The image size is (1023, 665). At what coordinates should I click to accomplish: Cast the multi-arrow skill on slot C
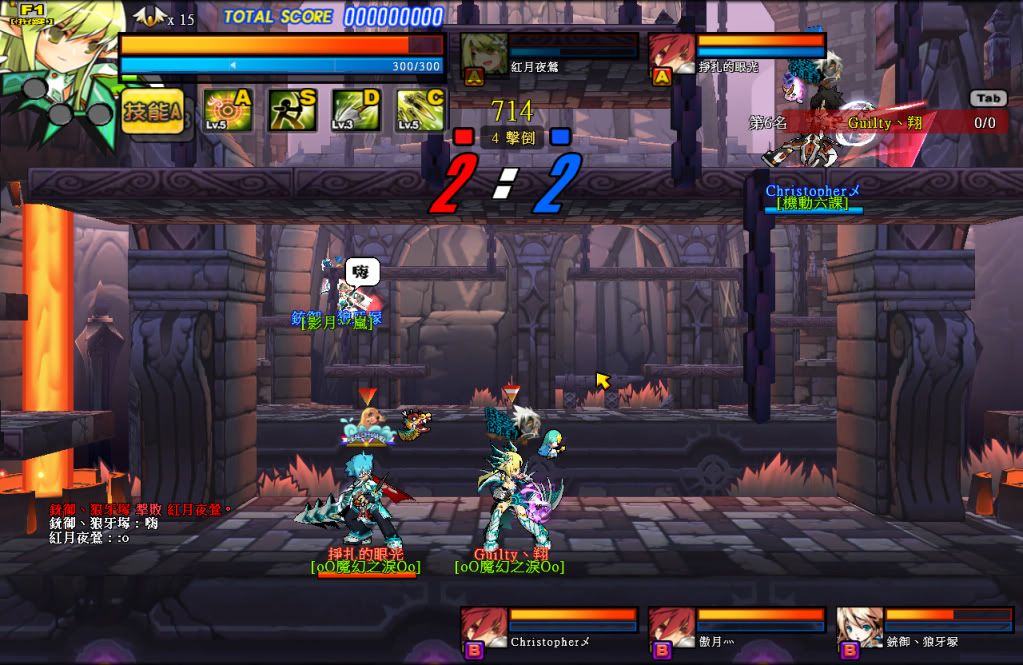coord(420,111)
